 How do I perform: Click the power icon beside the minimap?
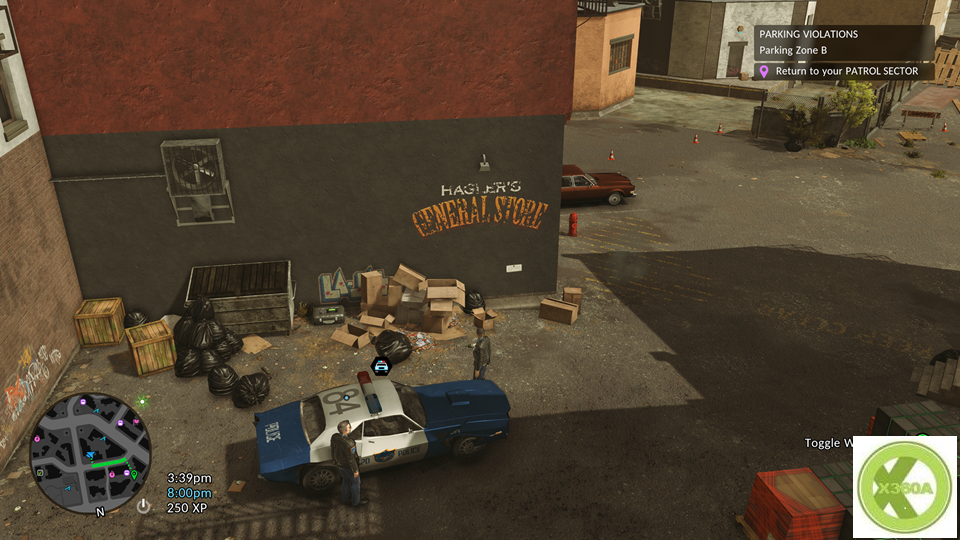click(144, 506)
